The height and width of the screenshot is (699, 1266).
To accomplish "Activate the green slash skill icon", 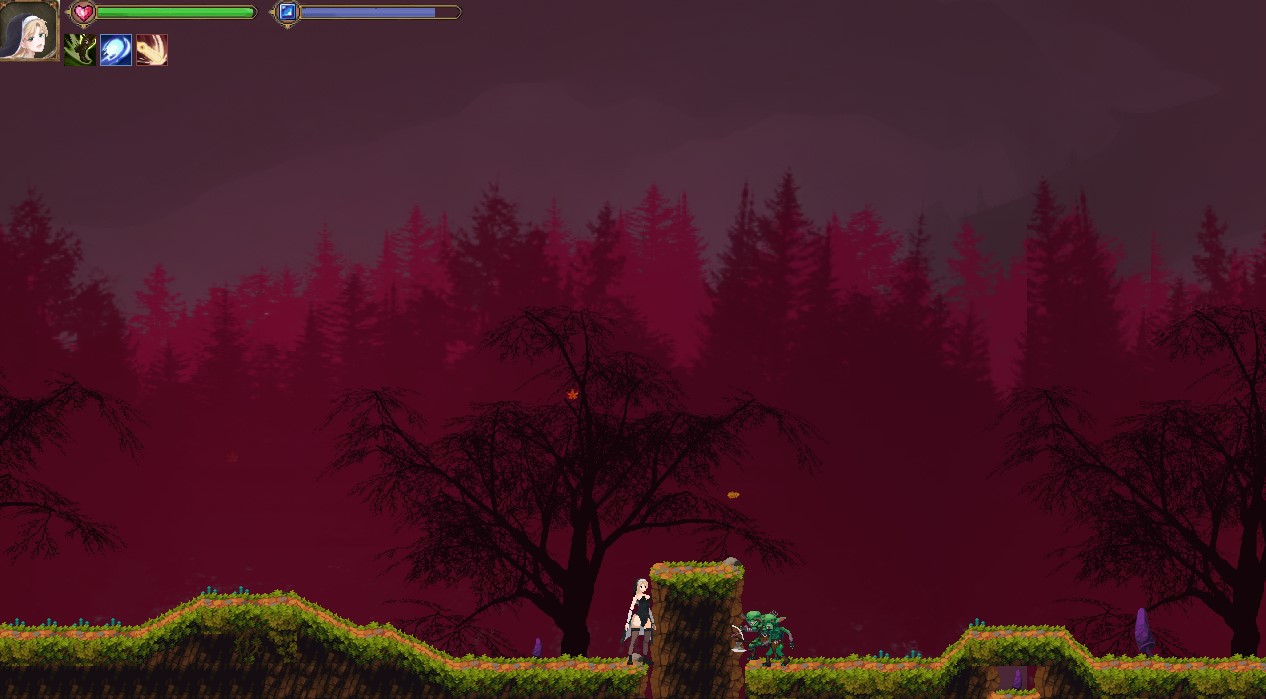I will coord(80,50).
